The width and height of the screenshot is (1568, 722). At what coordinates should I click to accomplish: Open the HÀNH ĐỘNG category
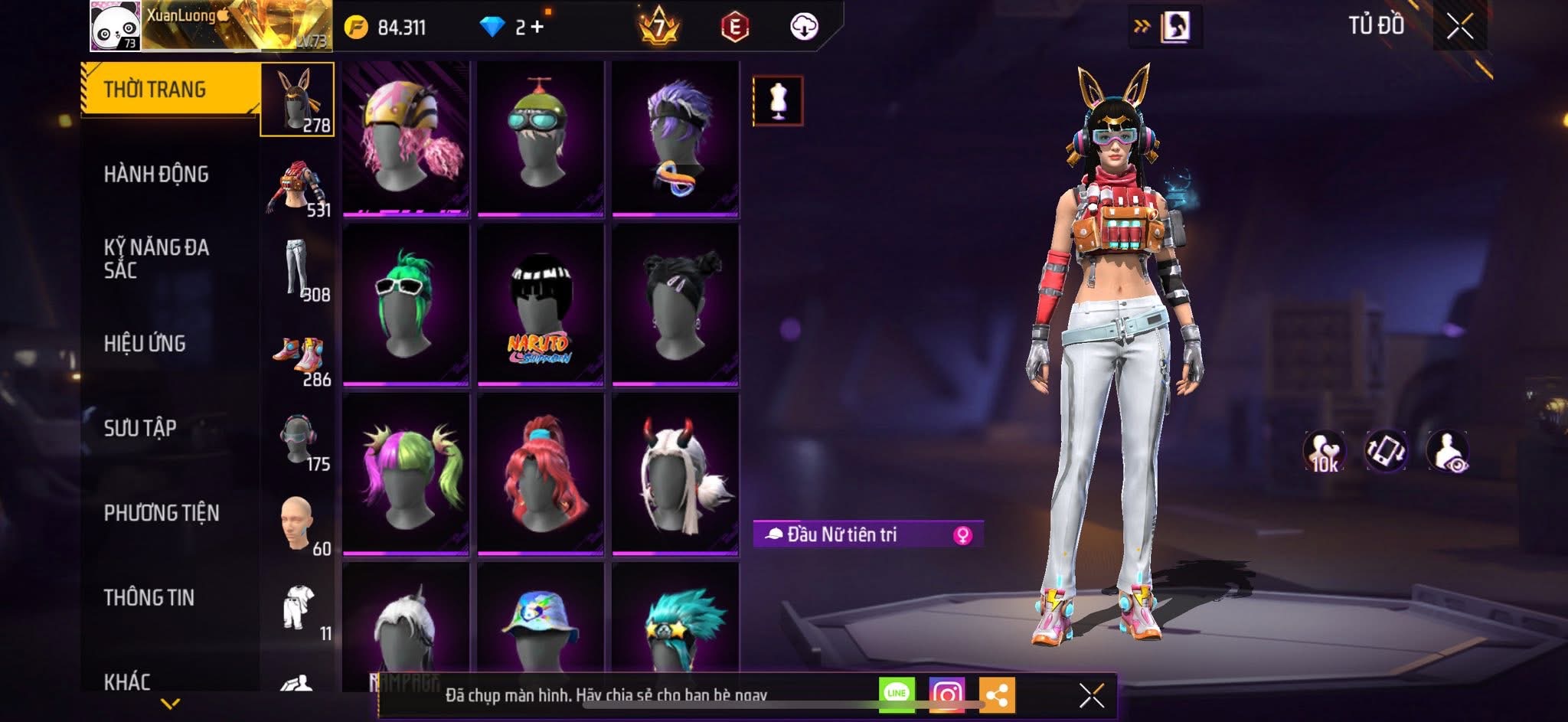coord(157,175)
